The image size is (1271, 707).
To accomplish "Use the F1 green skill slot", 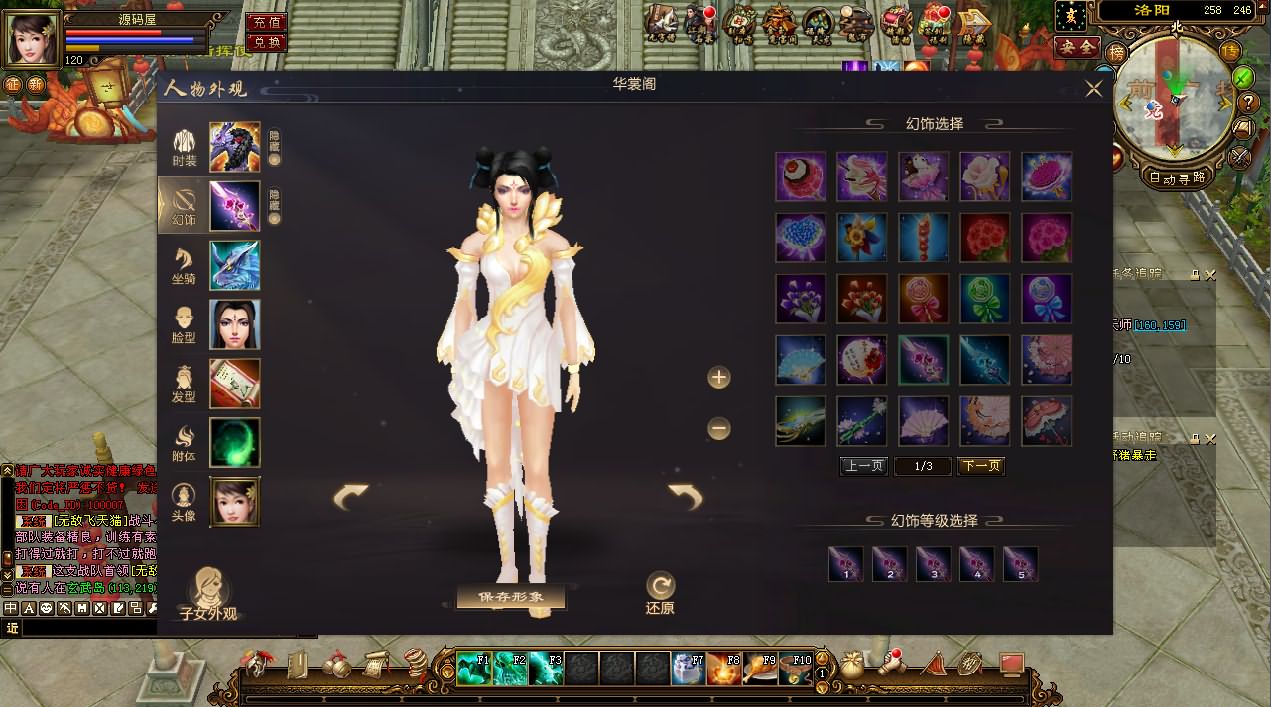I will click(473, 668).
